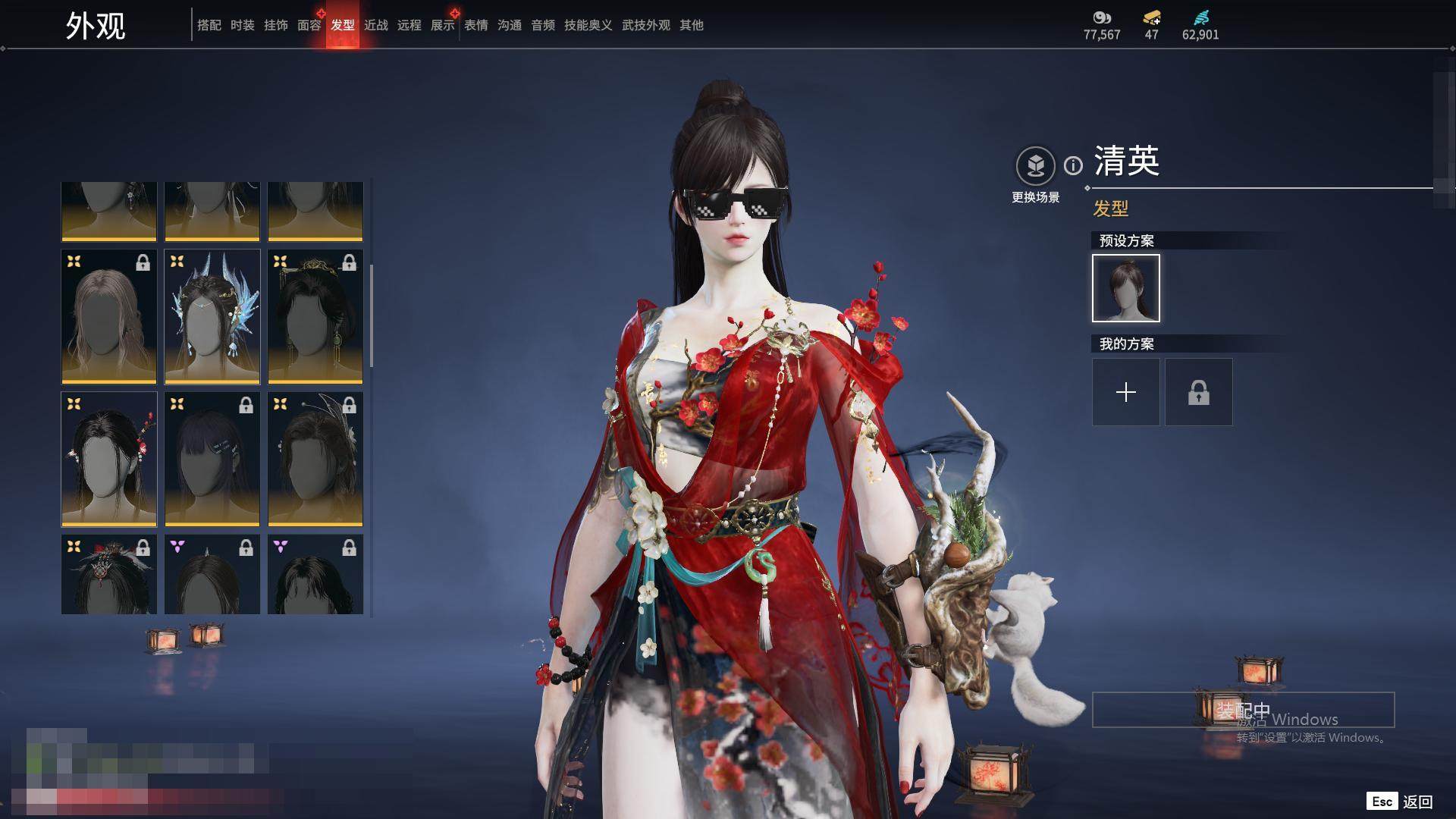Show the 远程 ranged tab
1456x819 pixels.
(409, 25)
